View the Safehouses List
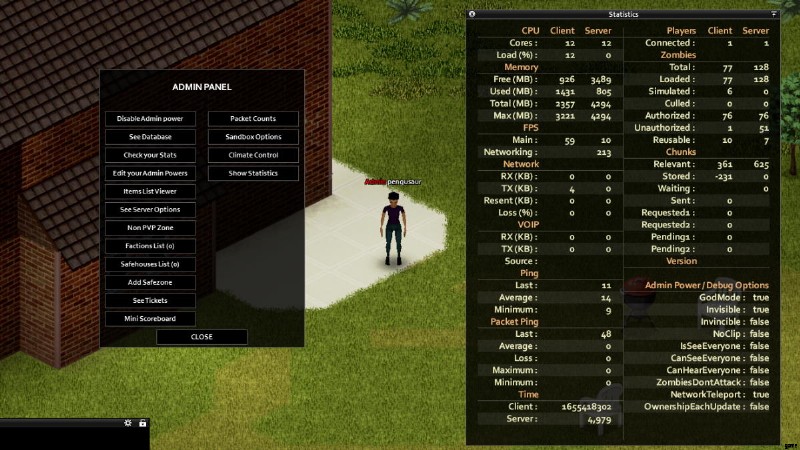The height and width of the screenshot is (450, 800). pos(150,264)
